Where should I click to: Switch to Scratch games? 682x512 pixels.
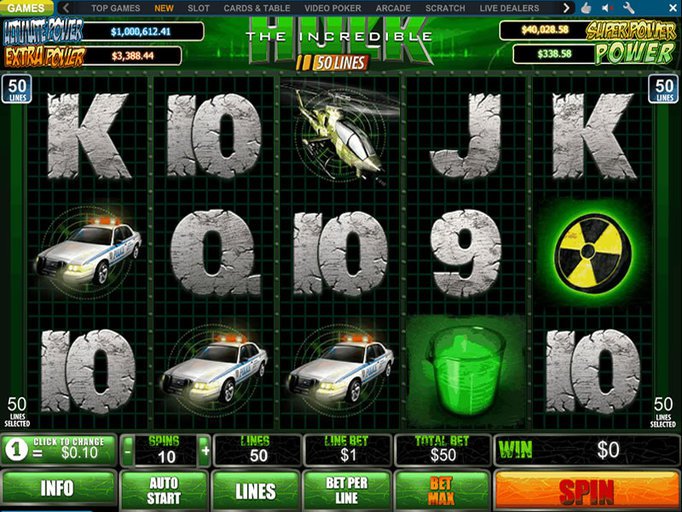tap(445, 8)
